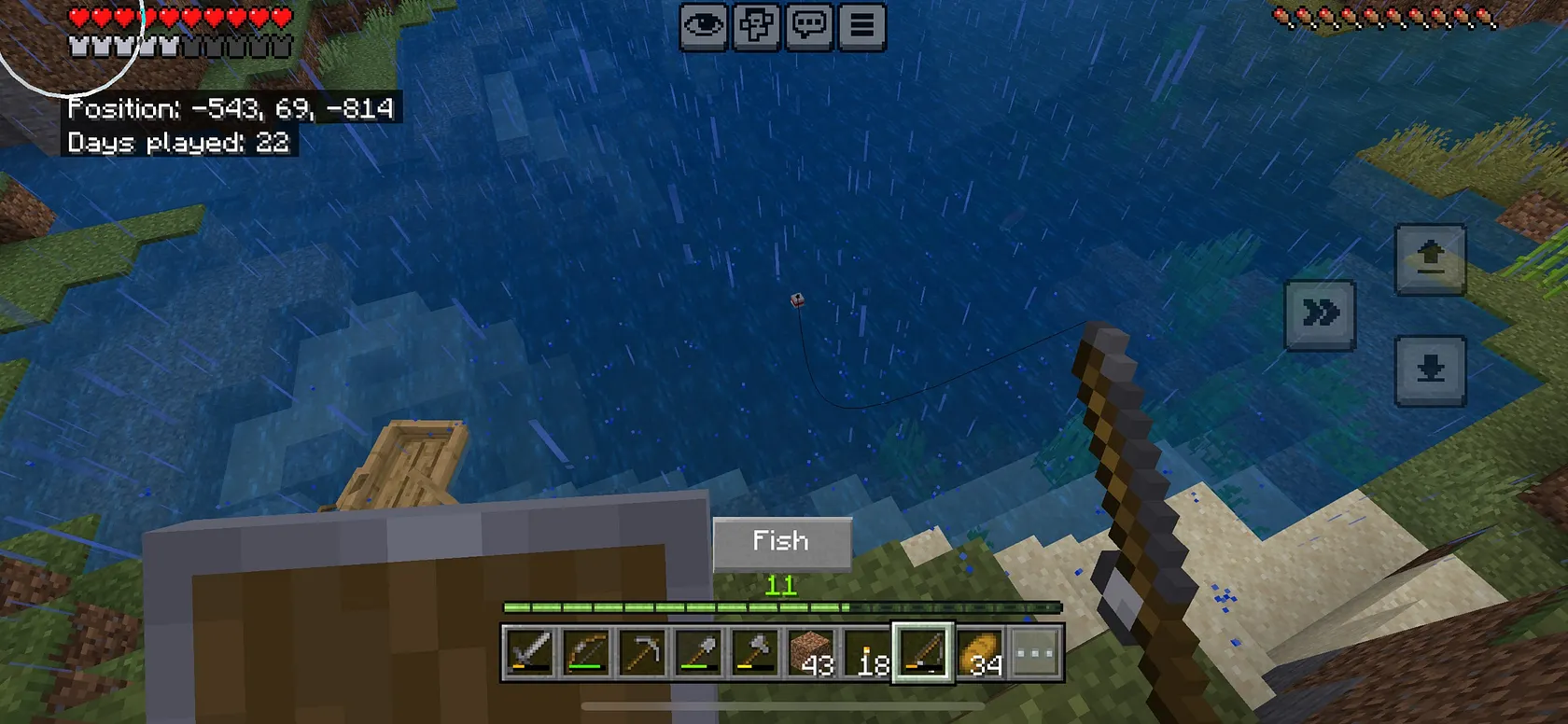Open the chat speech bubble button

(x=808, y=26)
